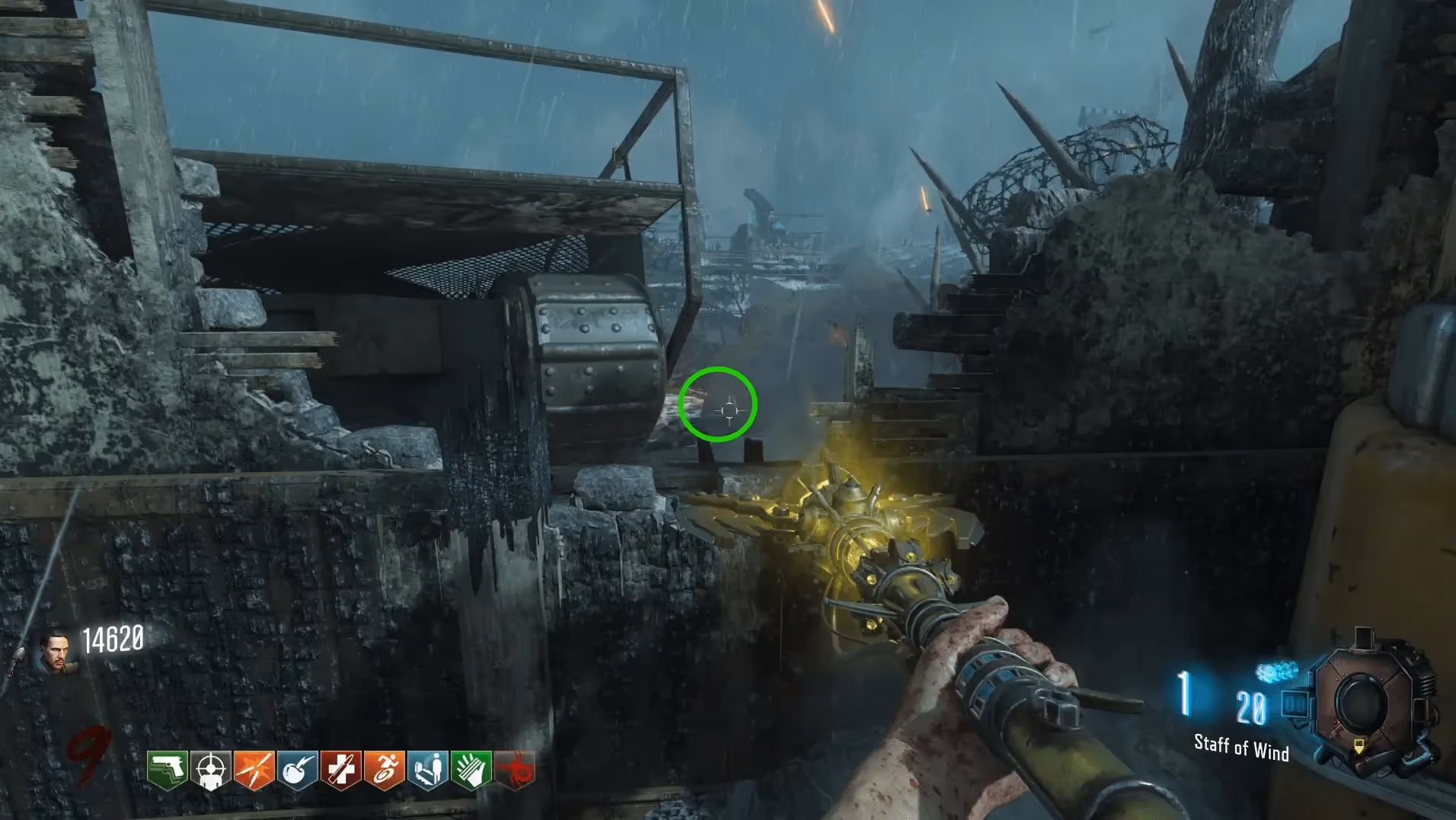Image resolution: width=1456 pixels, height=820 pixels.
Task: Select the Stamin-Up running man perk
Action: pos(385,770)
